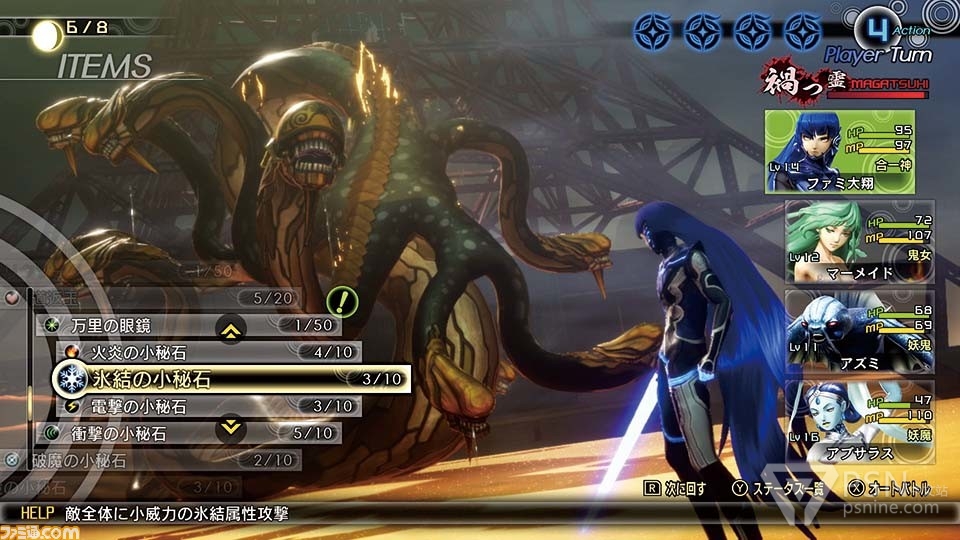
Task: Choose 火炎の小秘石 from the item list
Action: [200, 352]
